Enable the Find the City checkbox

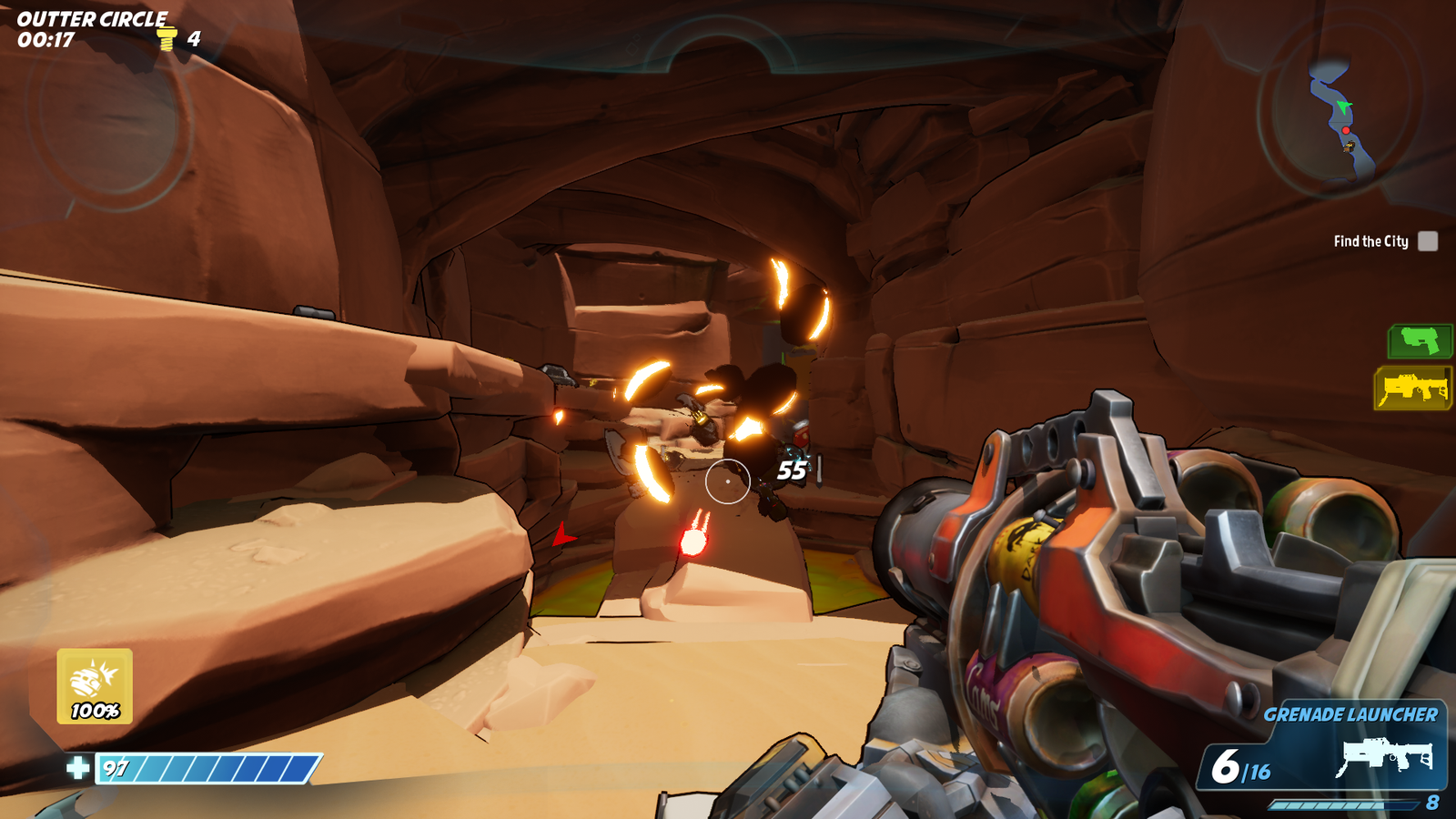coord(1427,240)
